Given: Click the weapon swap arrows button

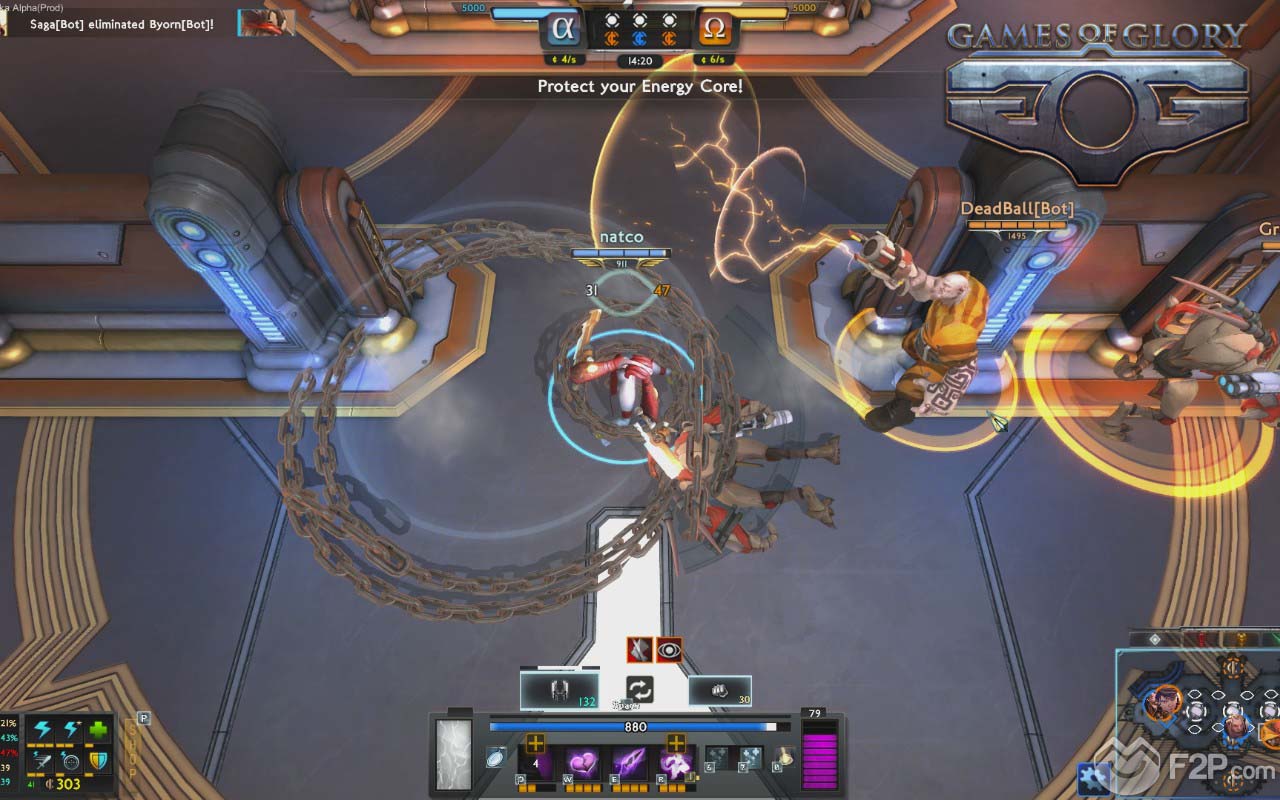Looking at the screenshot, I should (x=639, y=689).
